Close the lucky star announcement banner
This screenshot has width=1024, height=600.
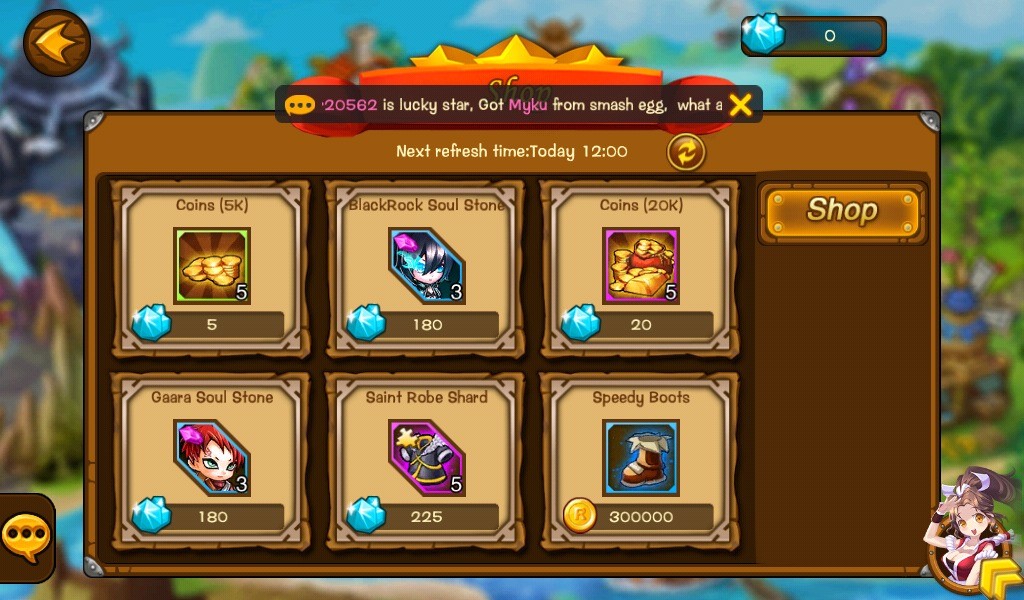(740, 105)
